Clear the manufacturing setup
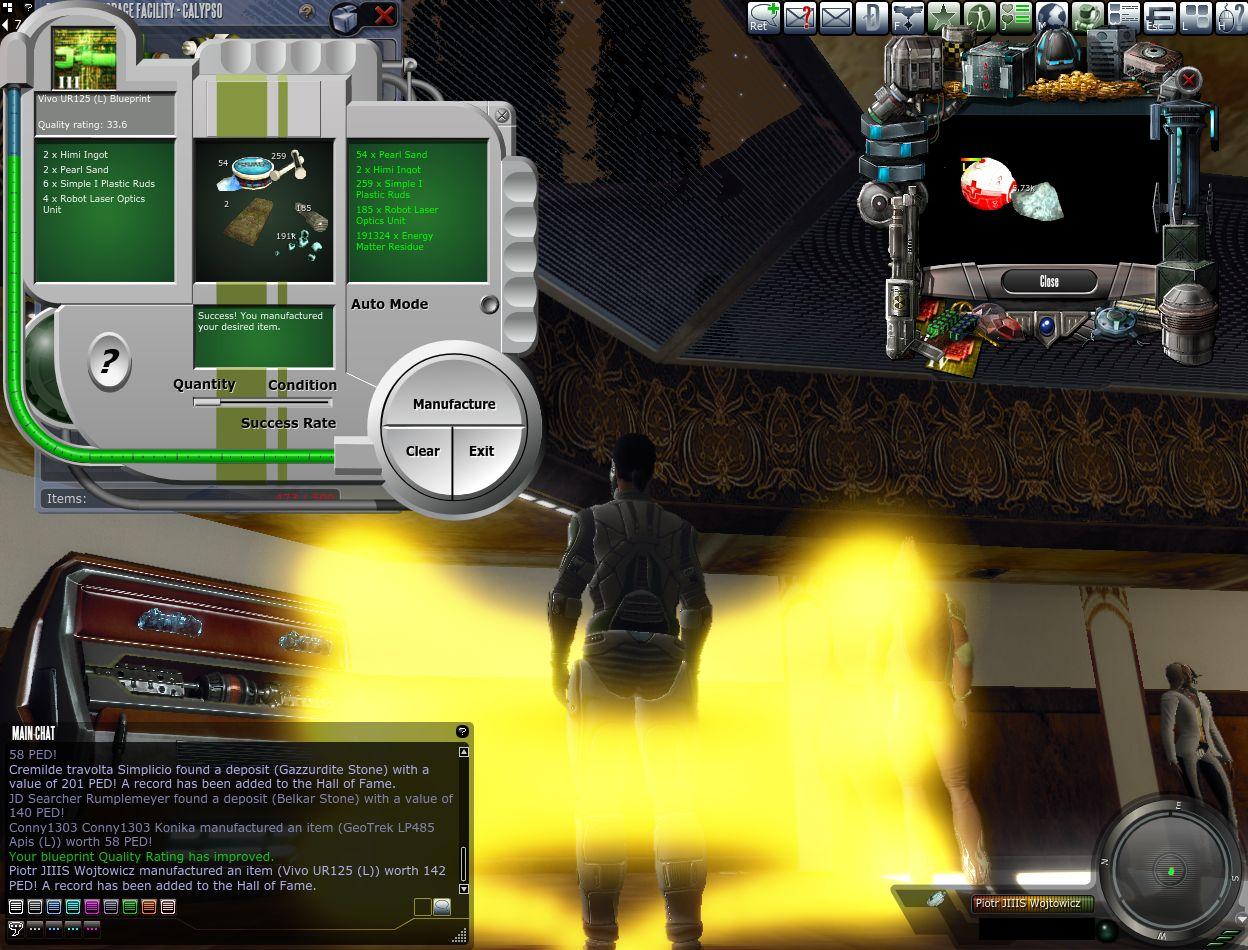 point(422,451)
